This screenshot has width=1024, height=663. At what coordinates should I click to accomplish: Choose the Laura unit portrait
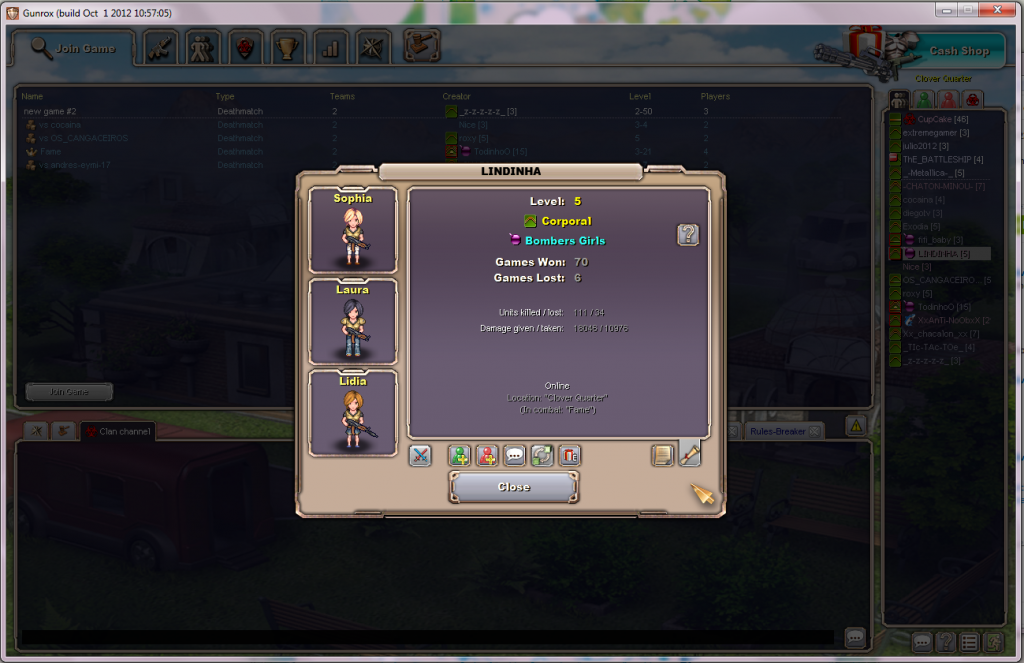(x=353, y=322)
